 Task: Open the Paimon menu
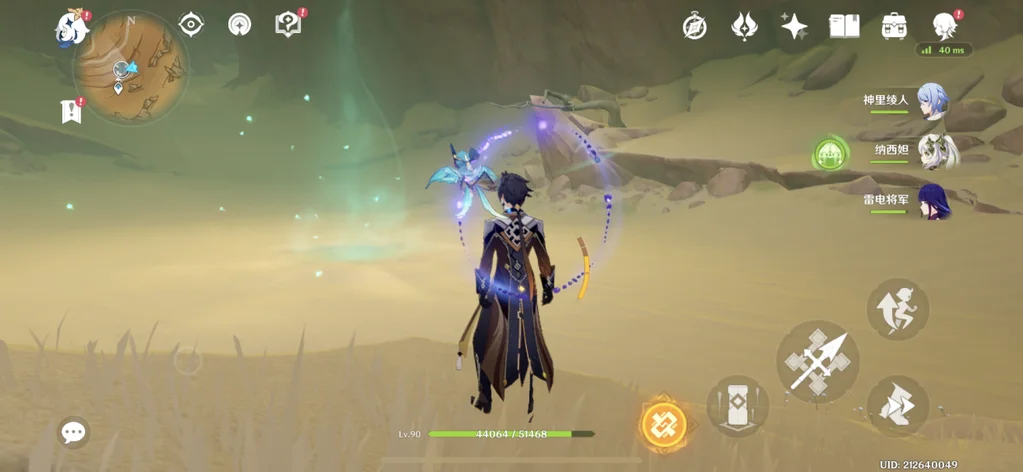click(x=72, y=27)
